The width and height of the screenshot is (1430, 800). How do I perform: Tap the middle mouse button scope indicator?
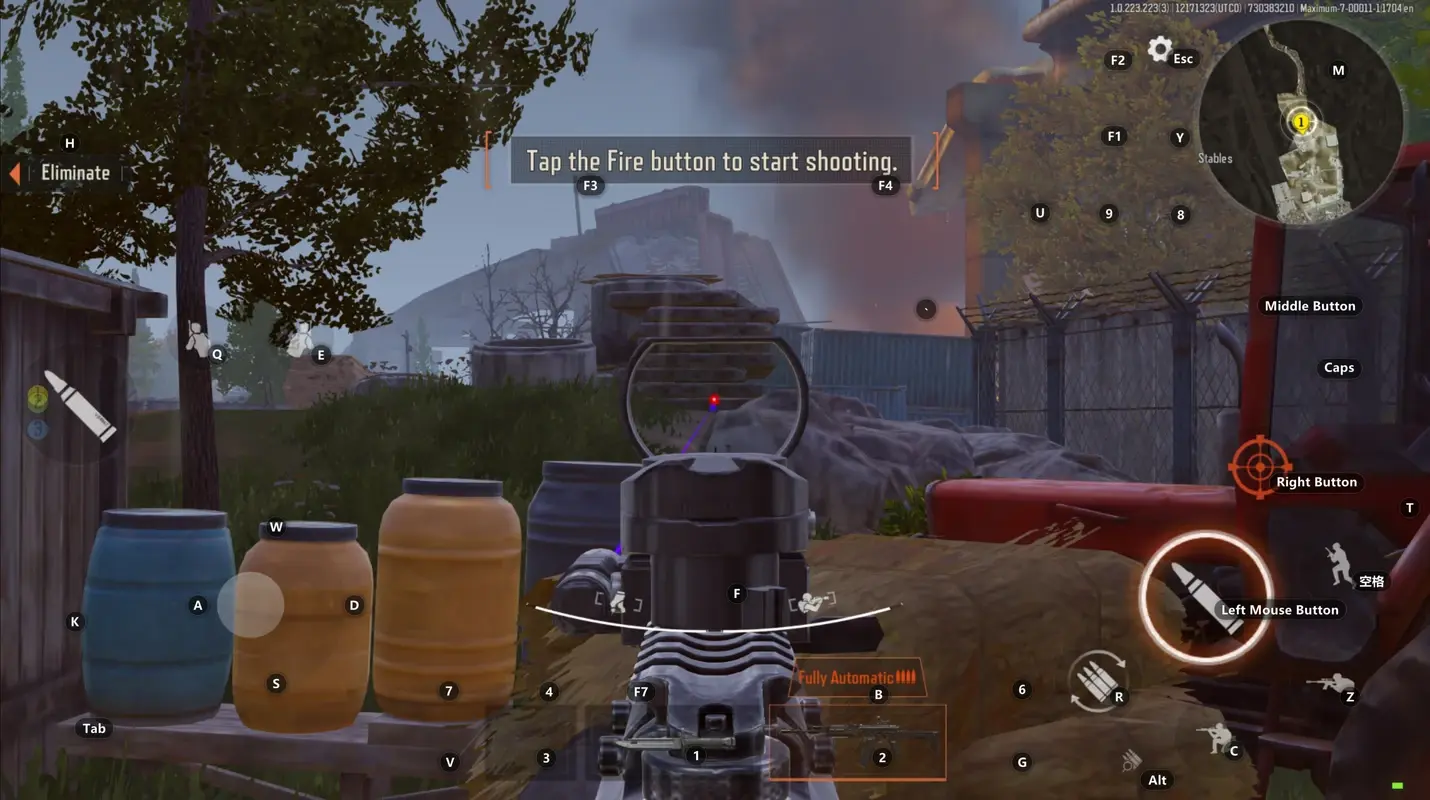coord(1310,306)
